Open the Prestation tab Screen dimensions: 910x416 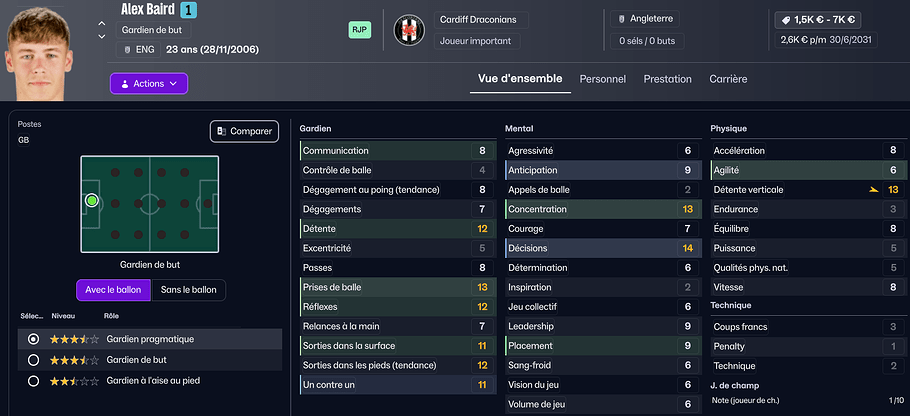pyautogui.click(x=667, y=79)
